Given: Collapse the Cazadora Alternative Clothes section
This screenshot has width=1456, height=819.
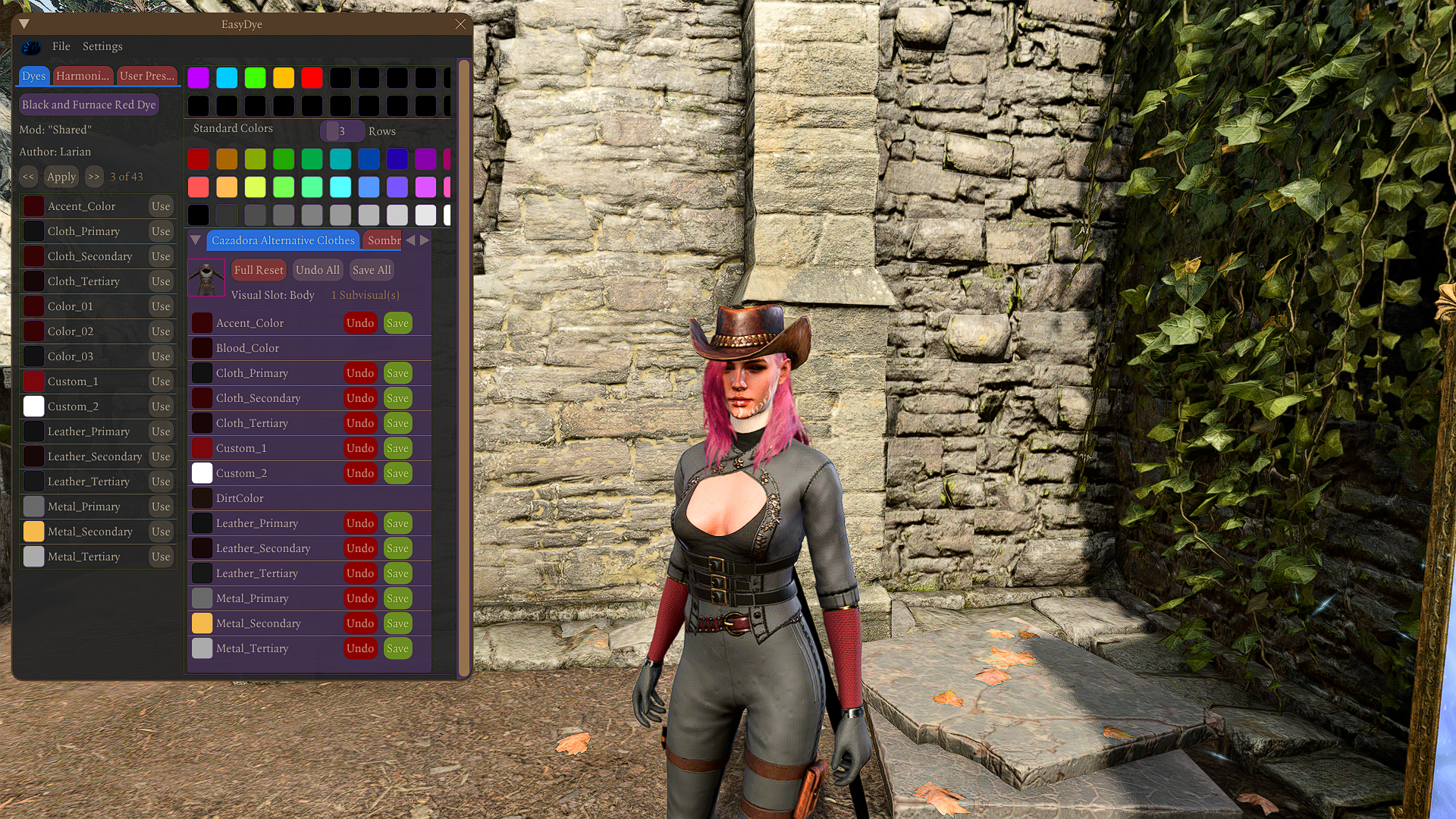Looking at the screenshot, I should pos(196,240).
